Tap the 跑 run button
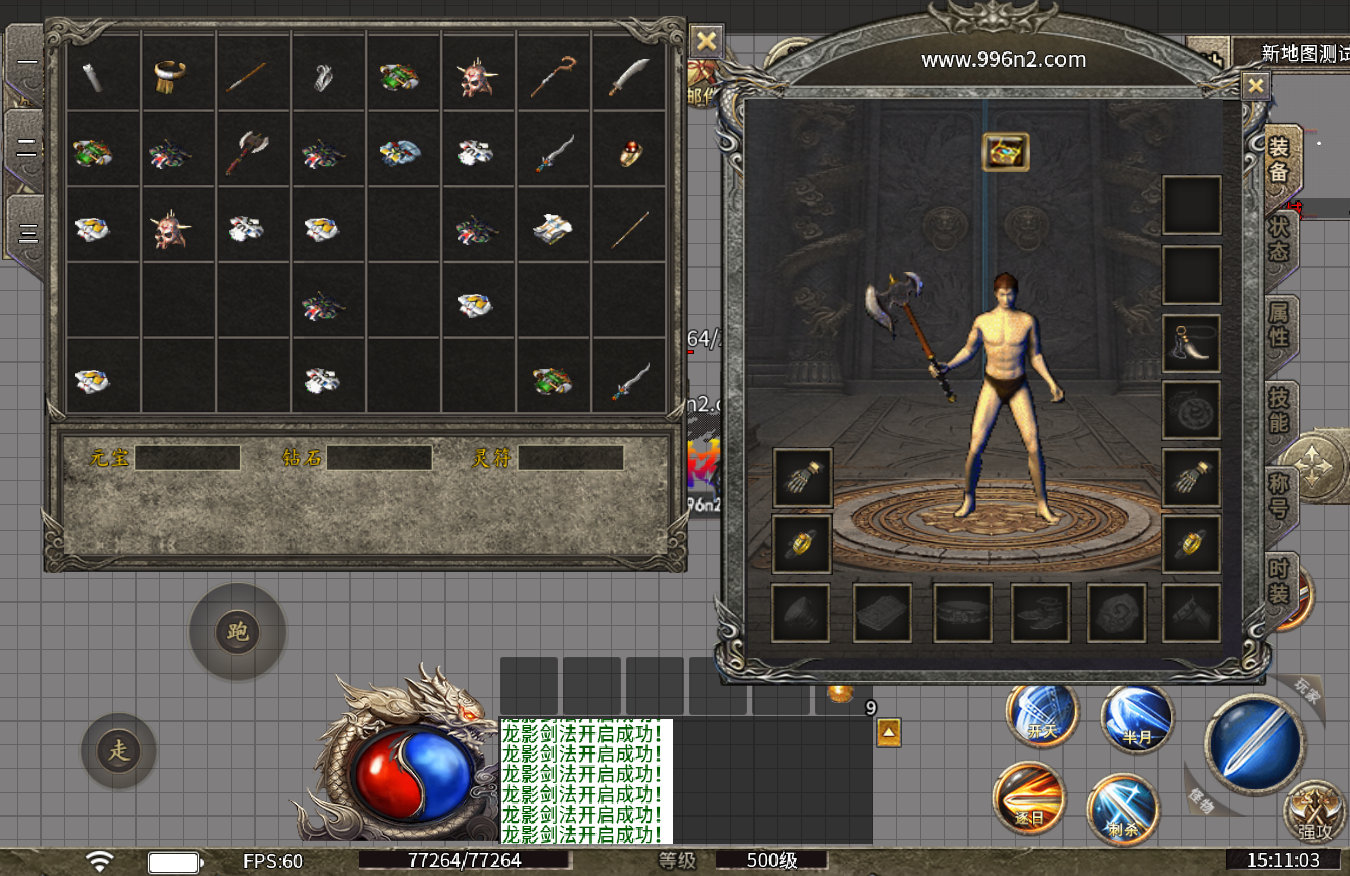The height and width of the screenshot is (876, 1350). tap(238, 632)
